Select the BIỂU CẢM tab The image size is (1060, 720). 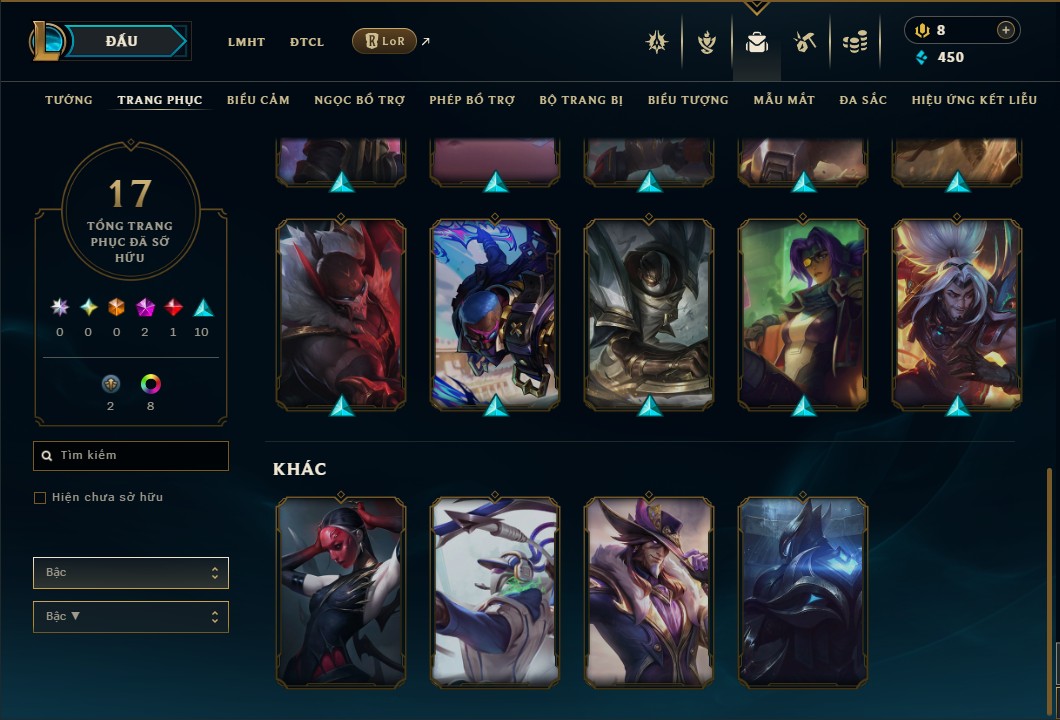click(x=258, y=100)
